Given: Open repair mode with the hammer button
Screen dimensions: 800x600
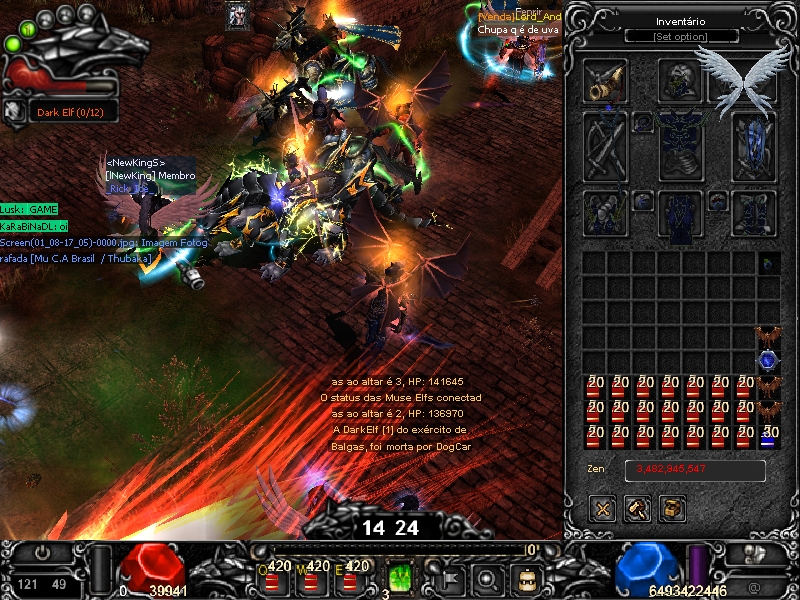Looking at the screenshot, I should point(638,509).
